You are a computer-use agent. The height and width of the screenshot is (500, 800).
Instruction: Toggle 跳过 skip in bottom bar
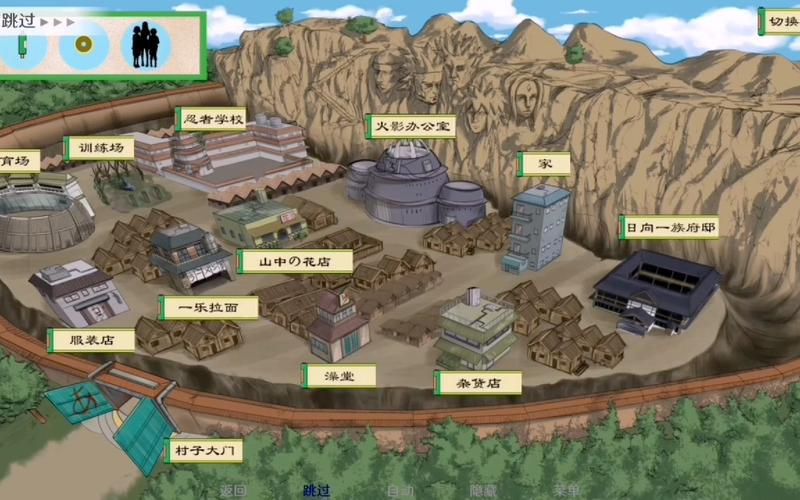pos(316,491)
